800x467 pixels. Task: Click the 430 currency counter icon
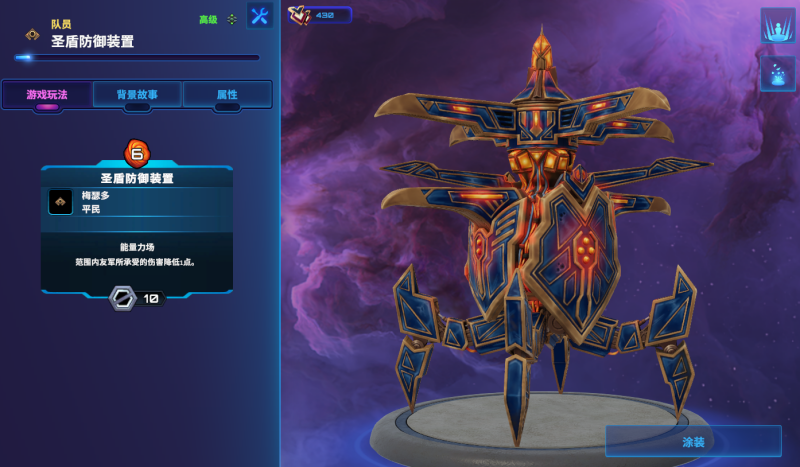click(300, 14)
